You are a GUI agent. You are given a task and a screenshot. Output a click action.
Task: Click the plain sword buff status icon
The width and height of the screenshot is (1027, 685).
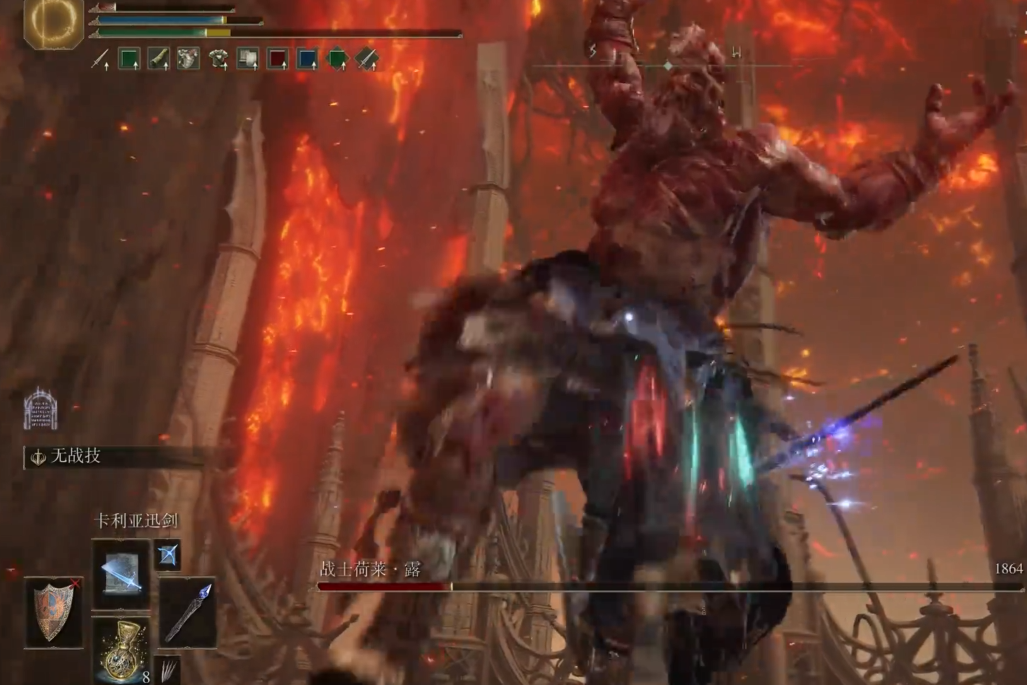pos(100,60)
